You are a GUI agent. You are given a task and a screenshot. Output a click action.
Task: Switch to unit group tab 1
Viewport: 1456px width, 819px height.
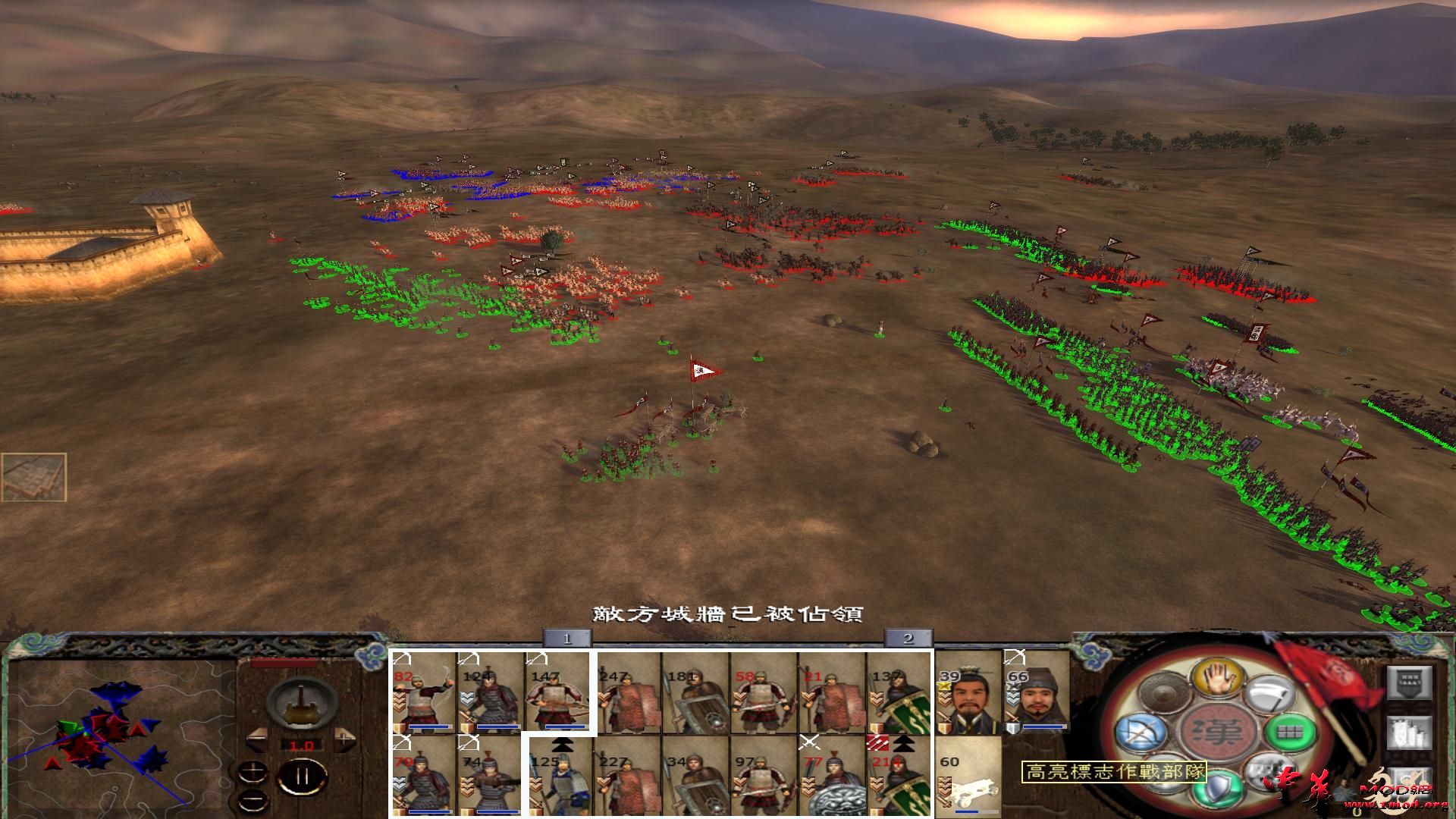[x=567, y=639]
